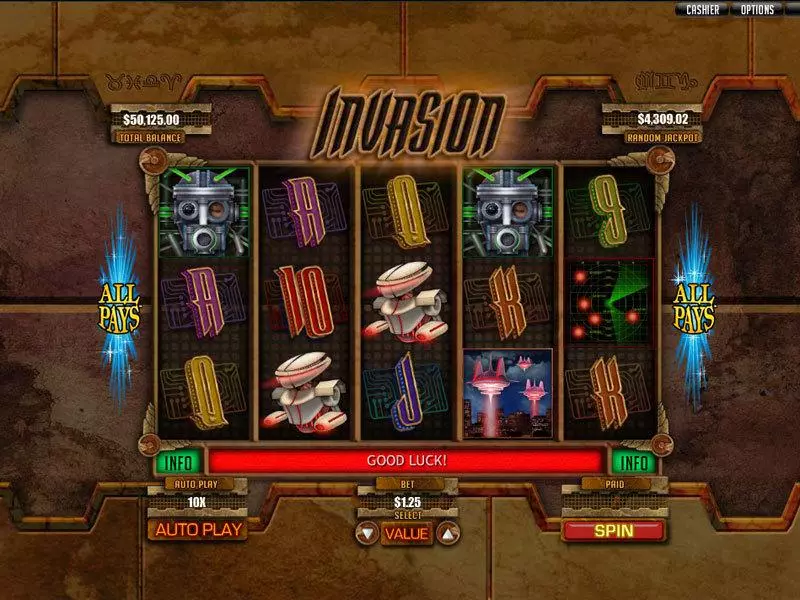
Task: Open the Cashier
Action: point(702,9)
